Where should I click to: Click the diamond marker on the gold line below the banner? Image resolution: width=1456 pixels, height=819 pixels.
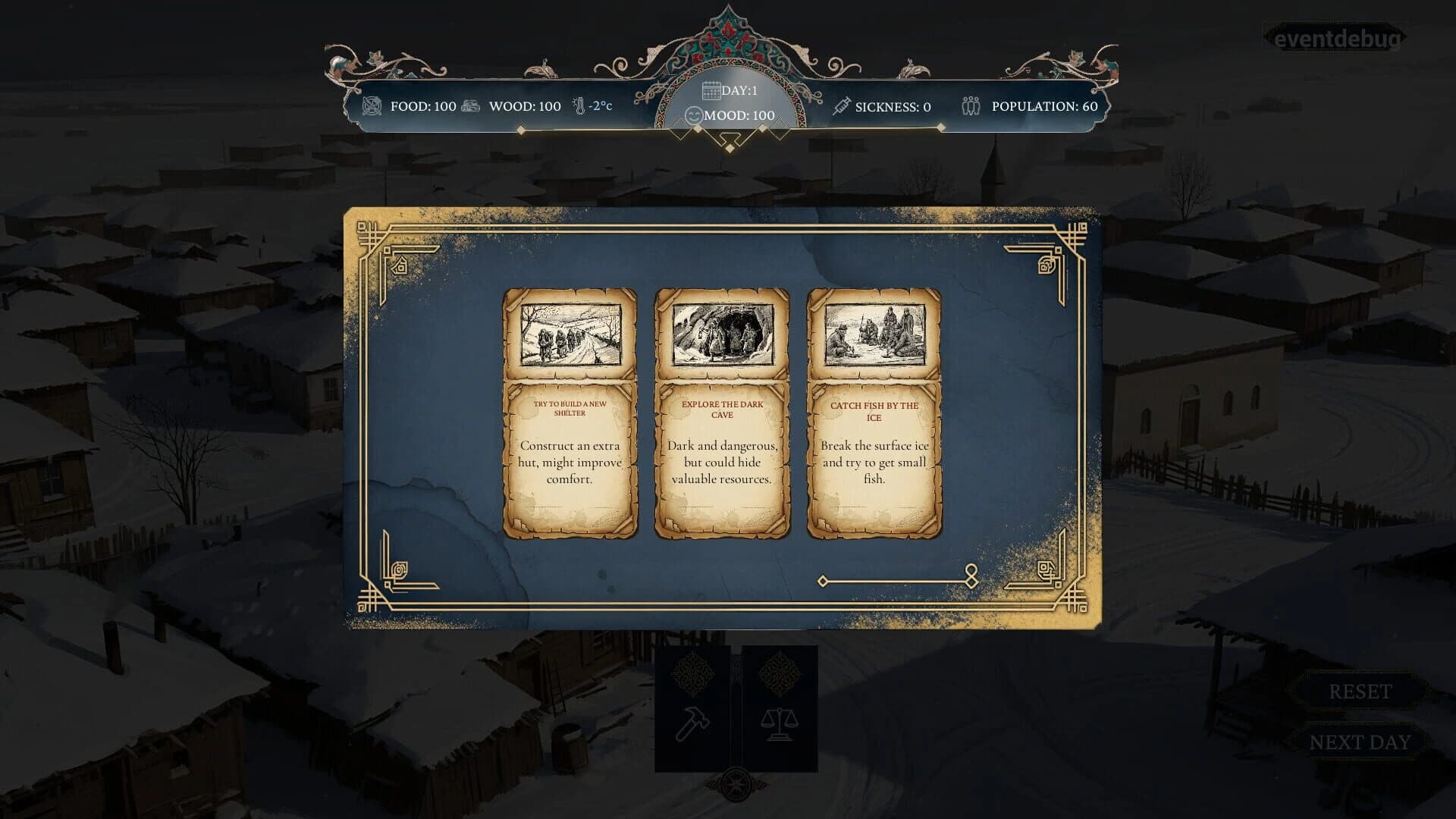tap(522, 129)
